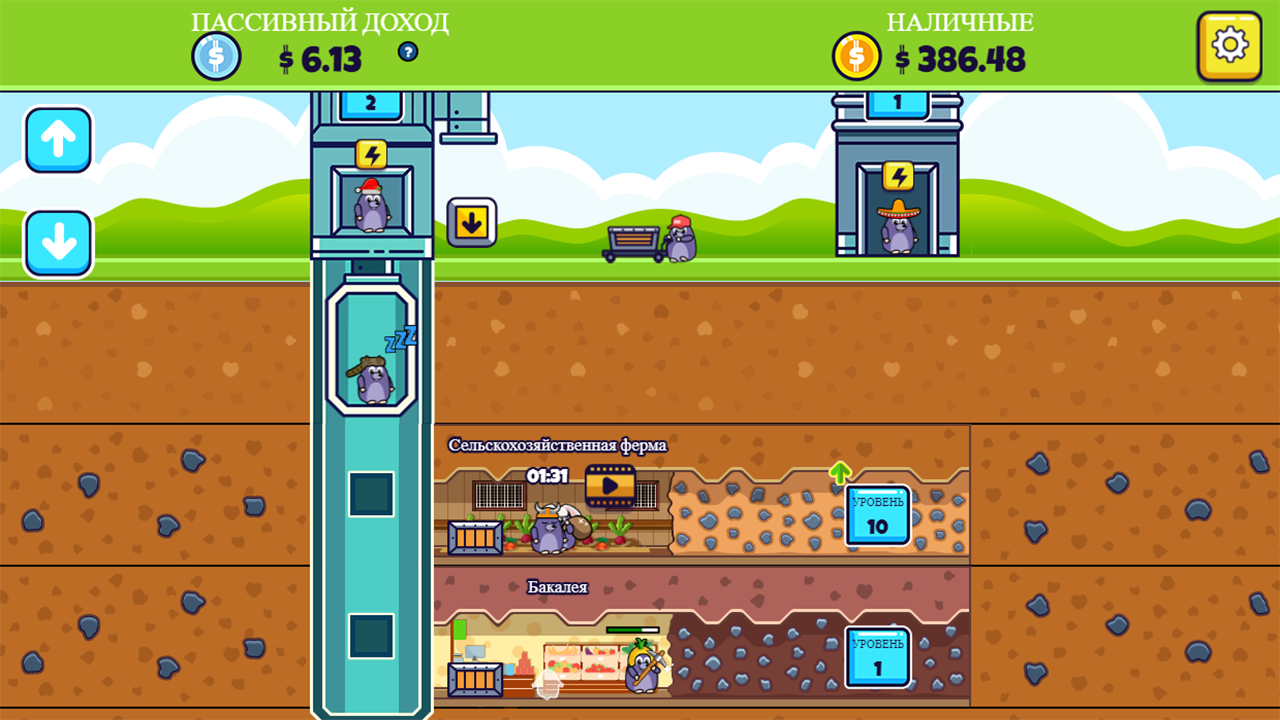Click the passive income dollar coin icon
1280x720 pixels.
(214, 56)
